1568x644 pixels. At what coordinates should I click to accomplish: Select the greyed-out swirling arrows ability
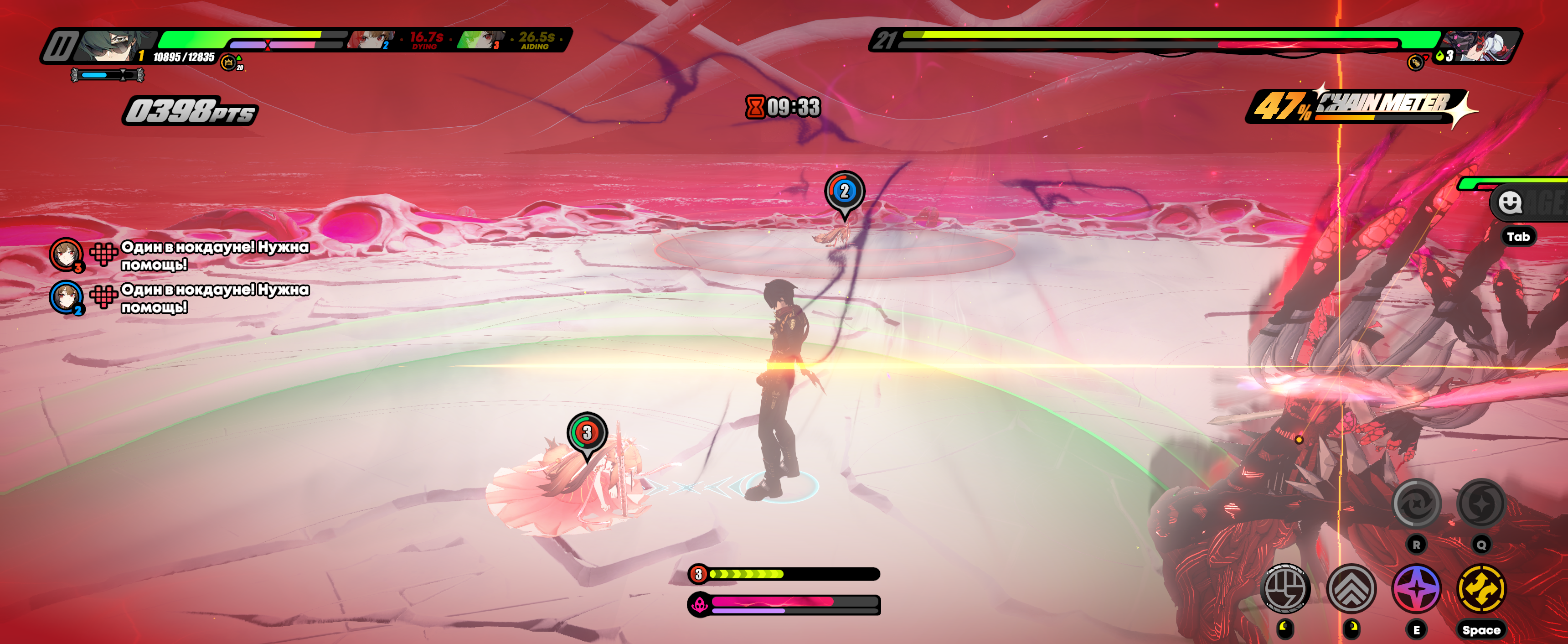(1416, 503)
